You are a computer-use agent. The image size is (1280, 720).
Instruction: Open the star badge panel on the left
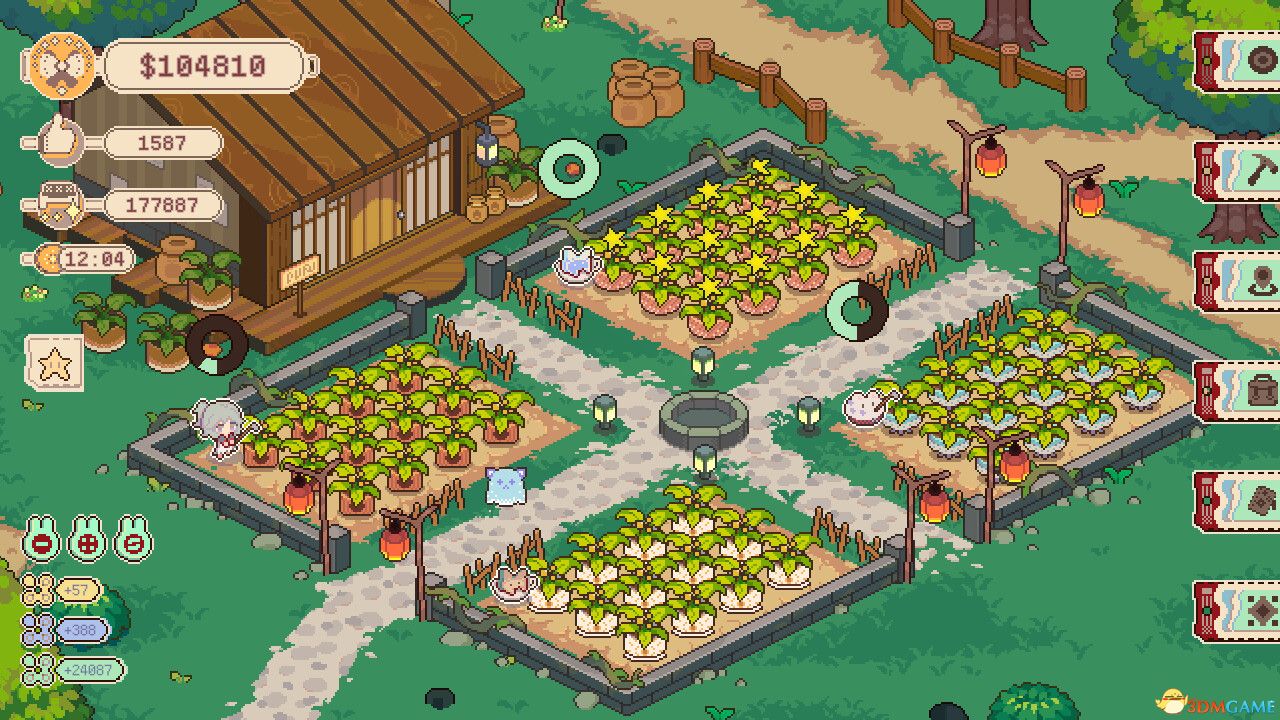pyautogui.click(x=55, y=365)
